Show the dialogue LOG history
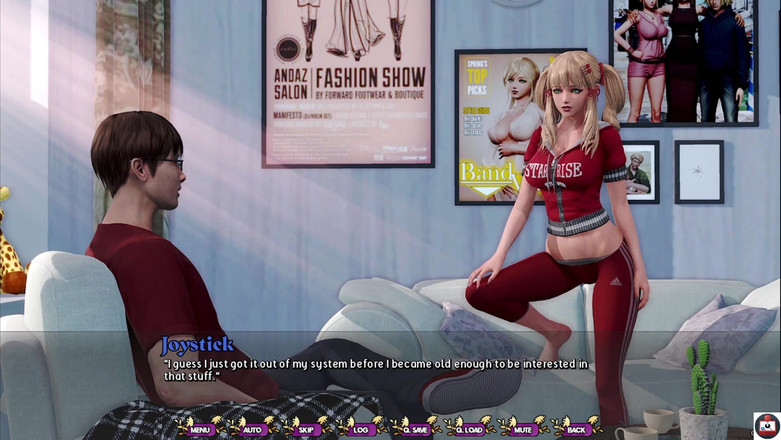The height and width of the screenshot is (440, 781). (x=360, y=429)
